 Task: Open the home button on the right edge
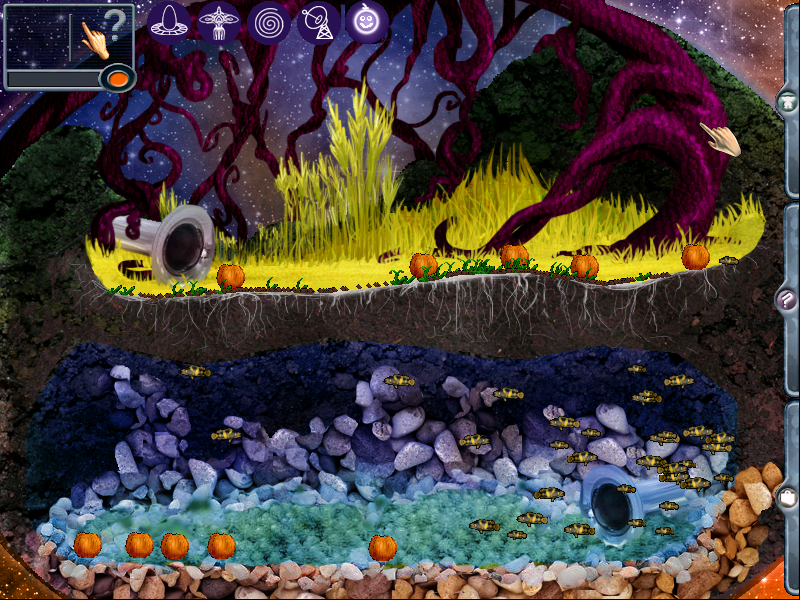pos(787,101)
